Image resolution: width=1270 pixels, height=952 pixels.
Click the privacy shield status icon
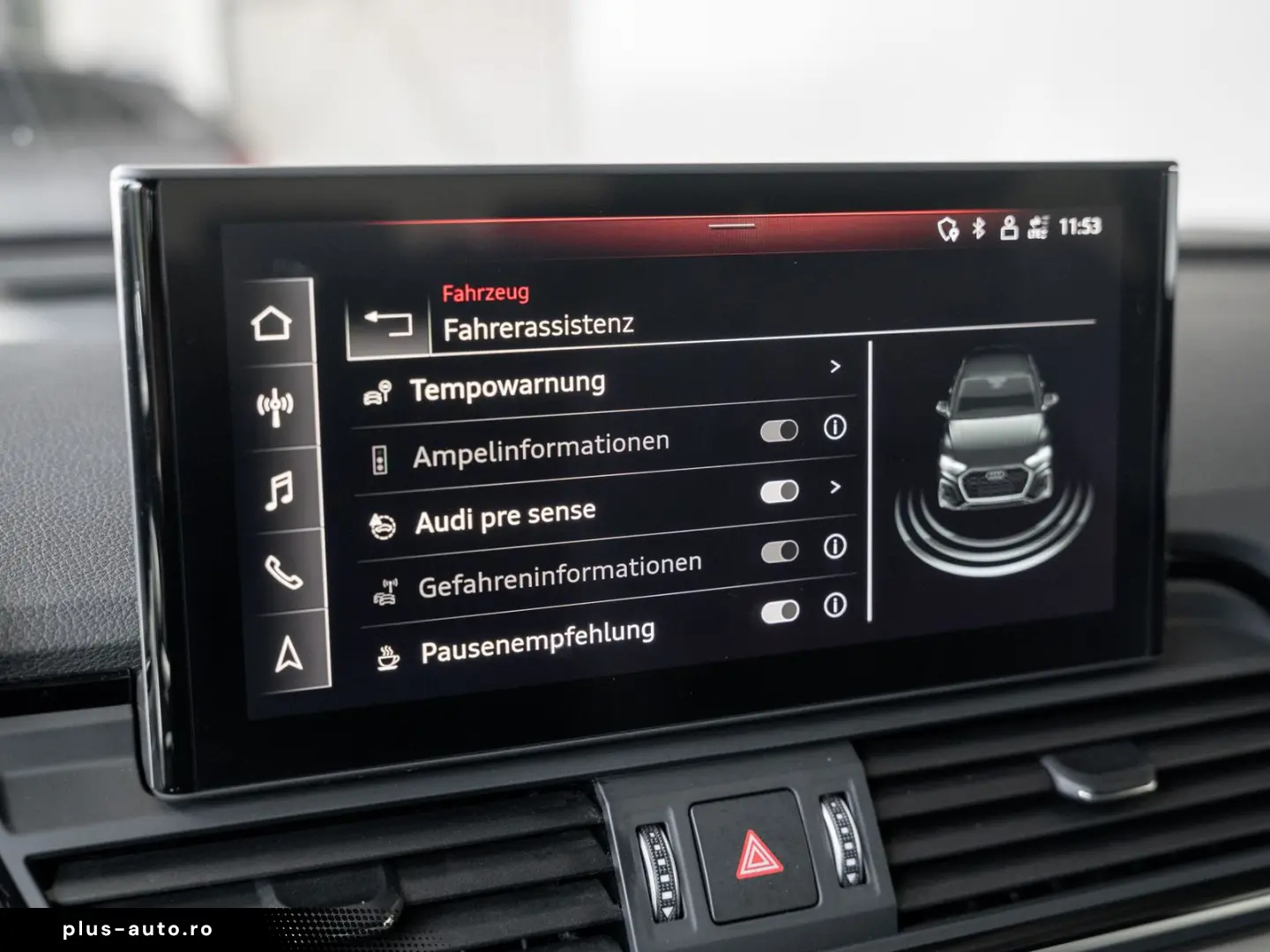948,229
